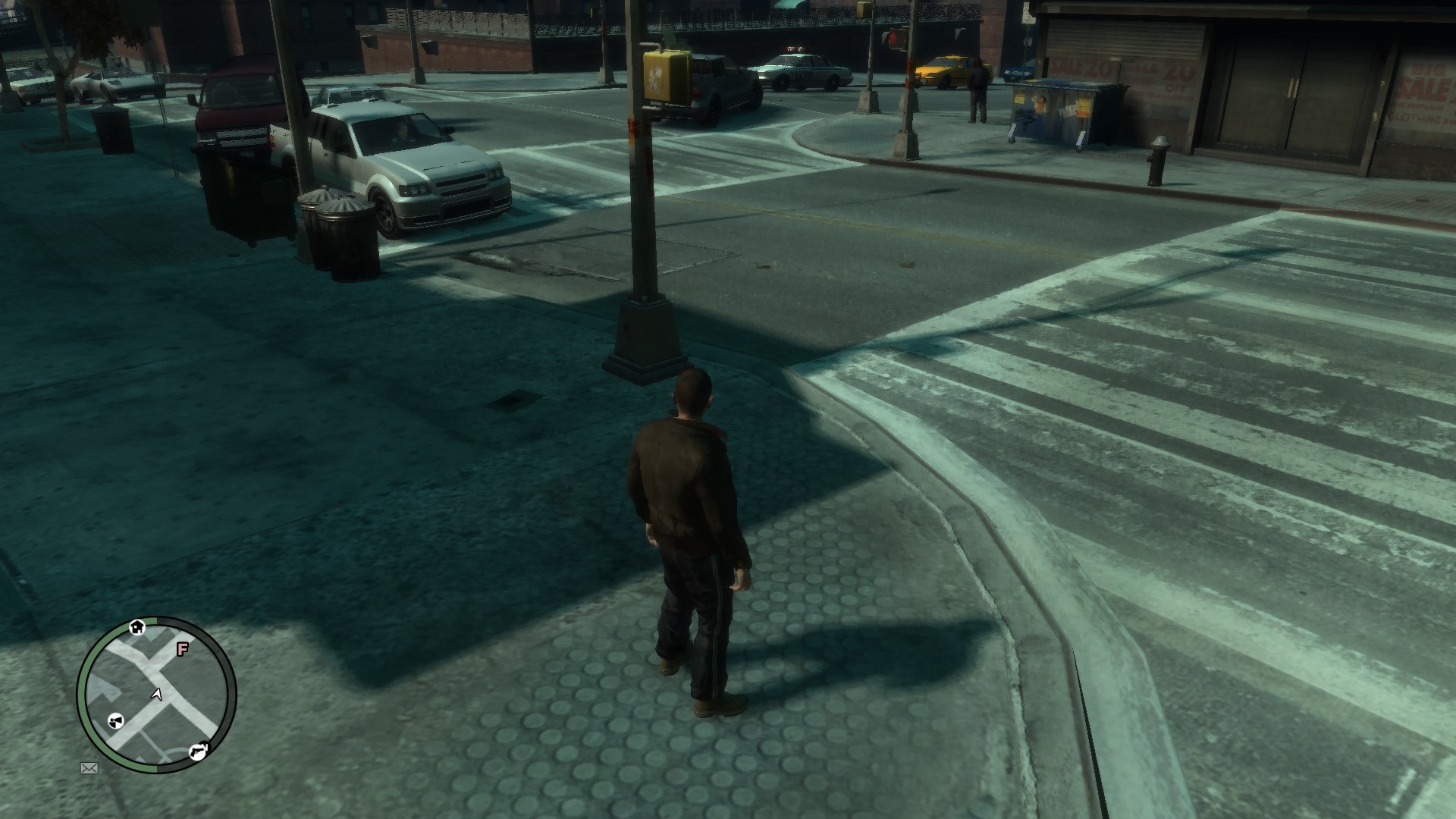Screen dimensions: 1456x819
Task: Click the red traffic light signal
Action: [893, 36]
